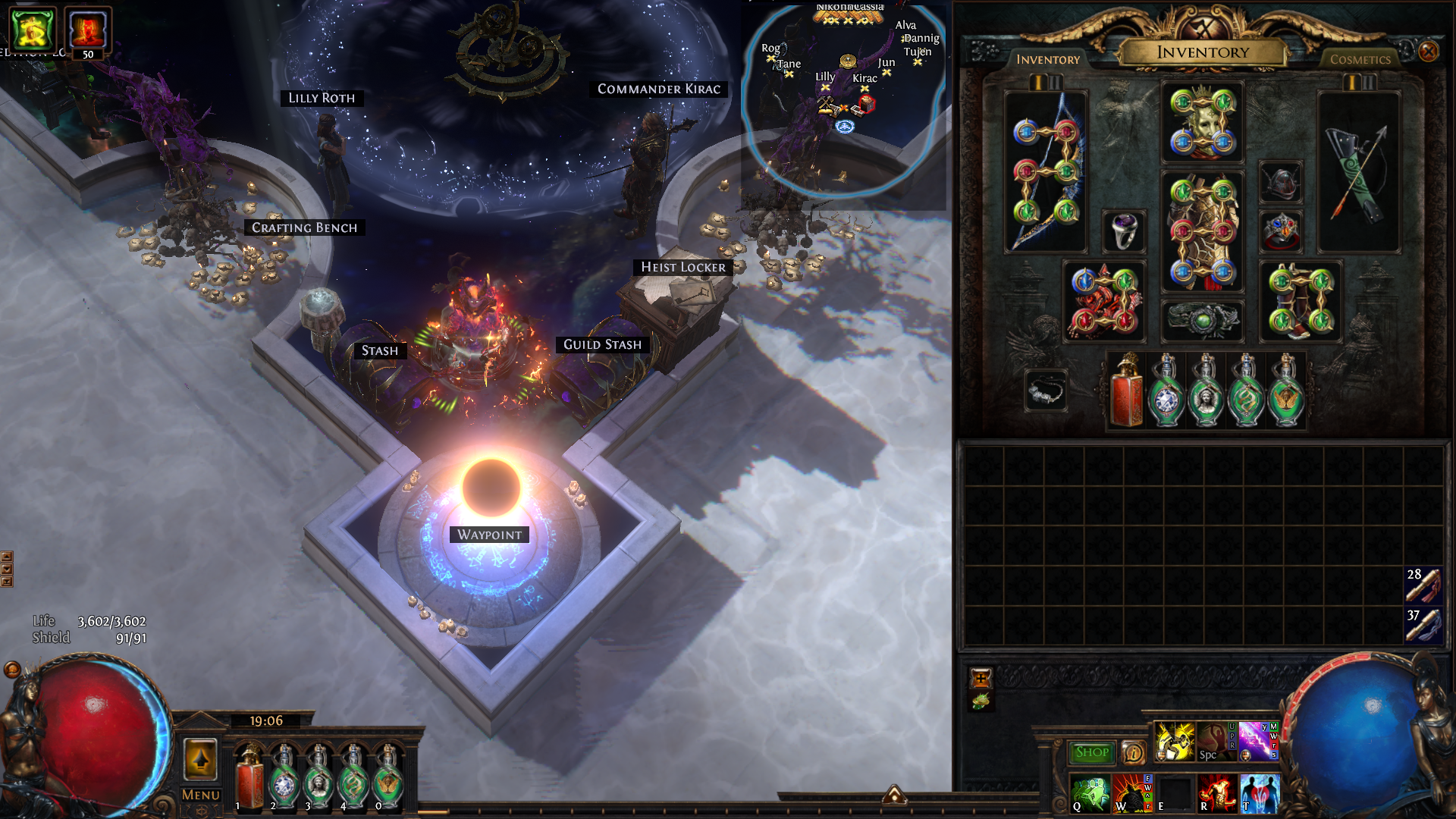Select the quiver in the off-hand slot
Image resolution: width=1456 pixels, height=819 pixels.
(x=1358, y=172)
